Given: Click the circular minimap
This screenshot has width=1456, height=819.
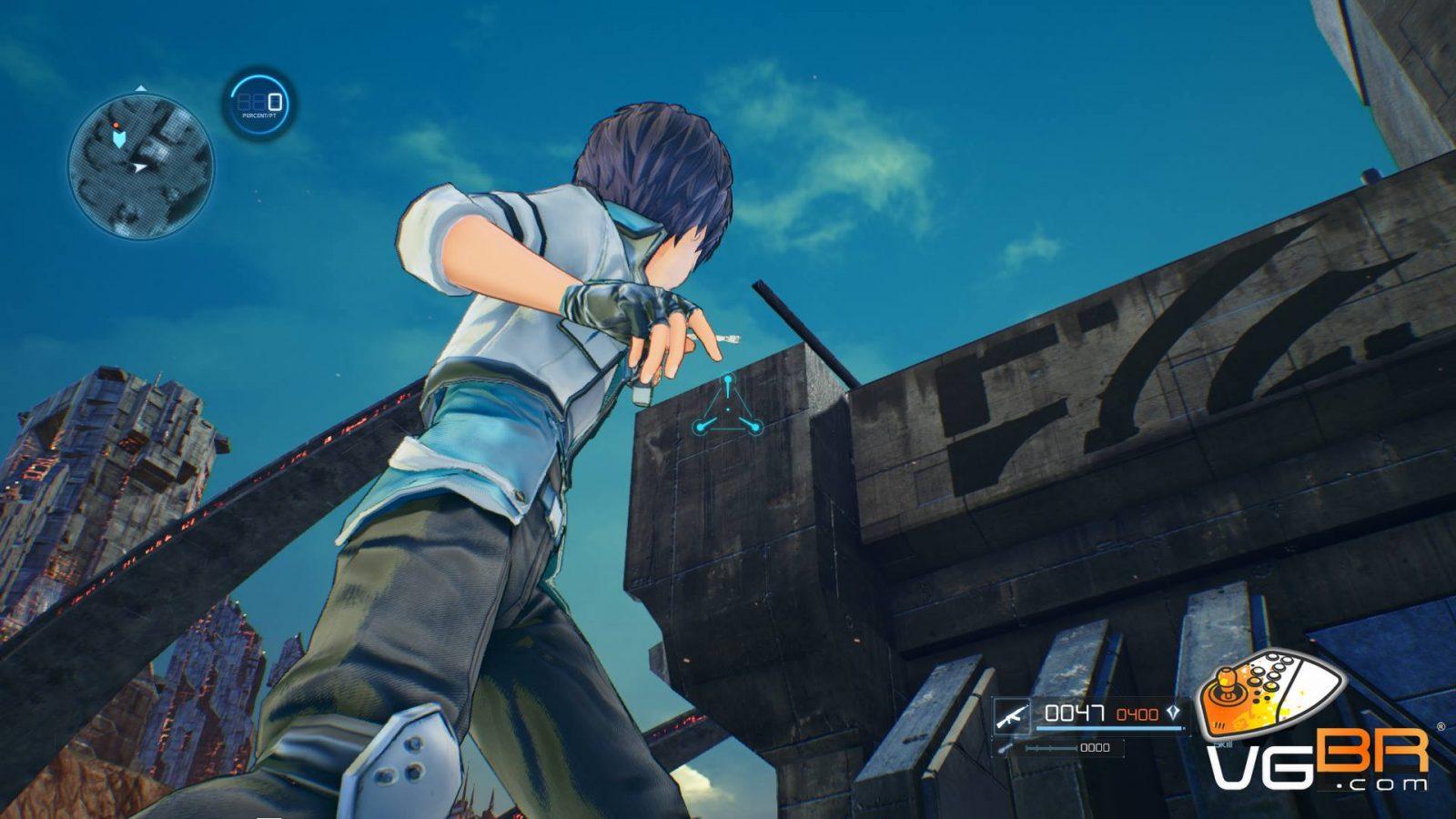Looking at the screenshot, I should [141, 163].
